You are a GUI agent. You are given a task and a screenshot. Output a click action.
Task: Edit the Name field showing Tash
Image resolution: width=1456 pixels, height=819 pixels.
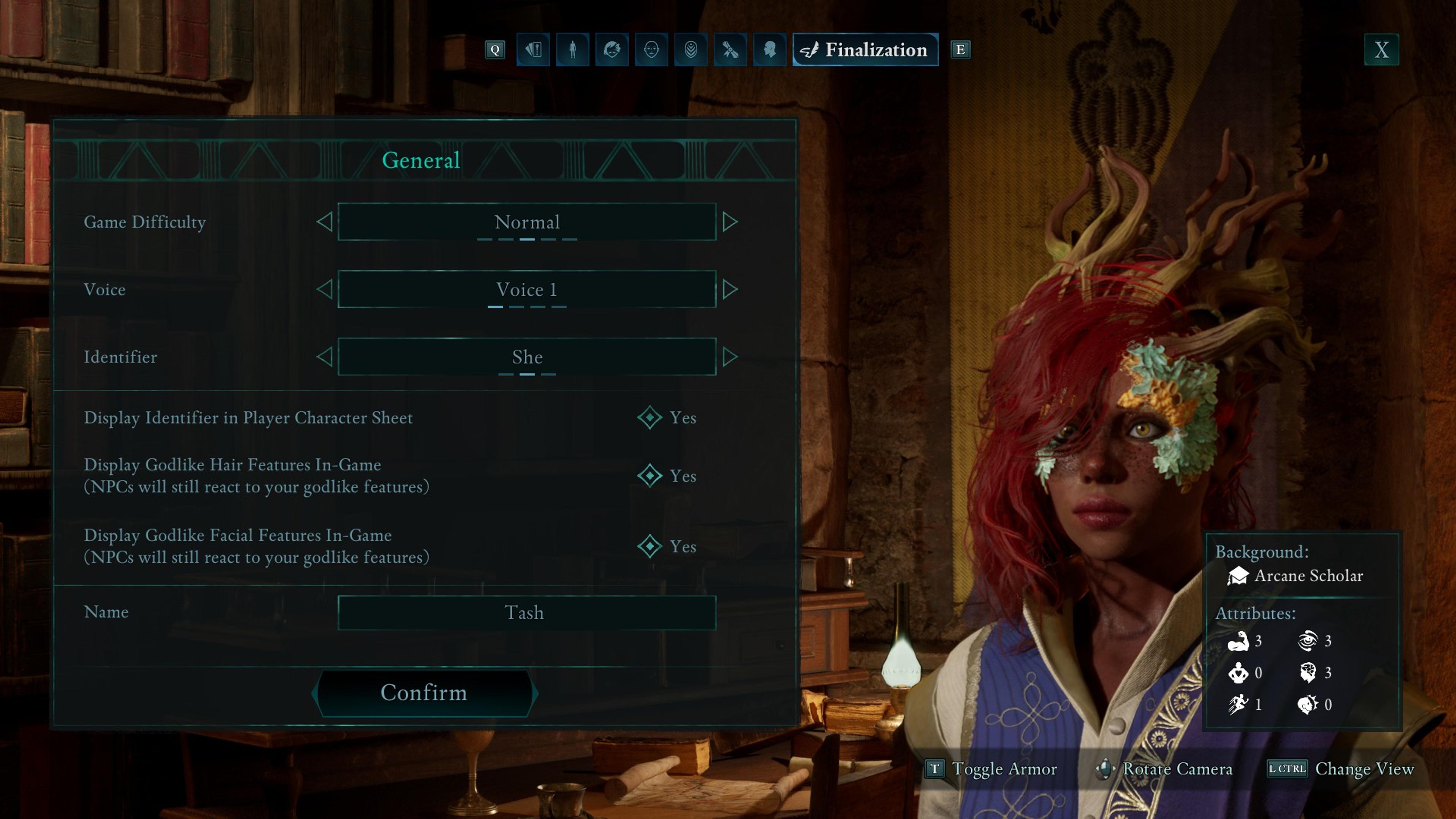(x=526, y=613)
